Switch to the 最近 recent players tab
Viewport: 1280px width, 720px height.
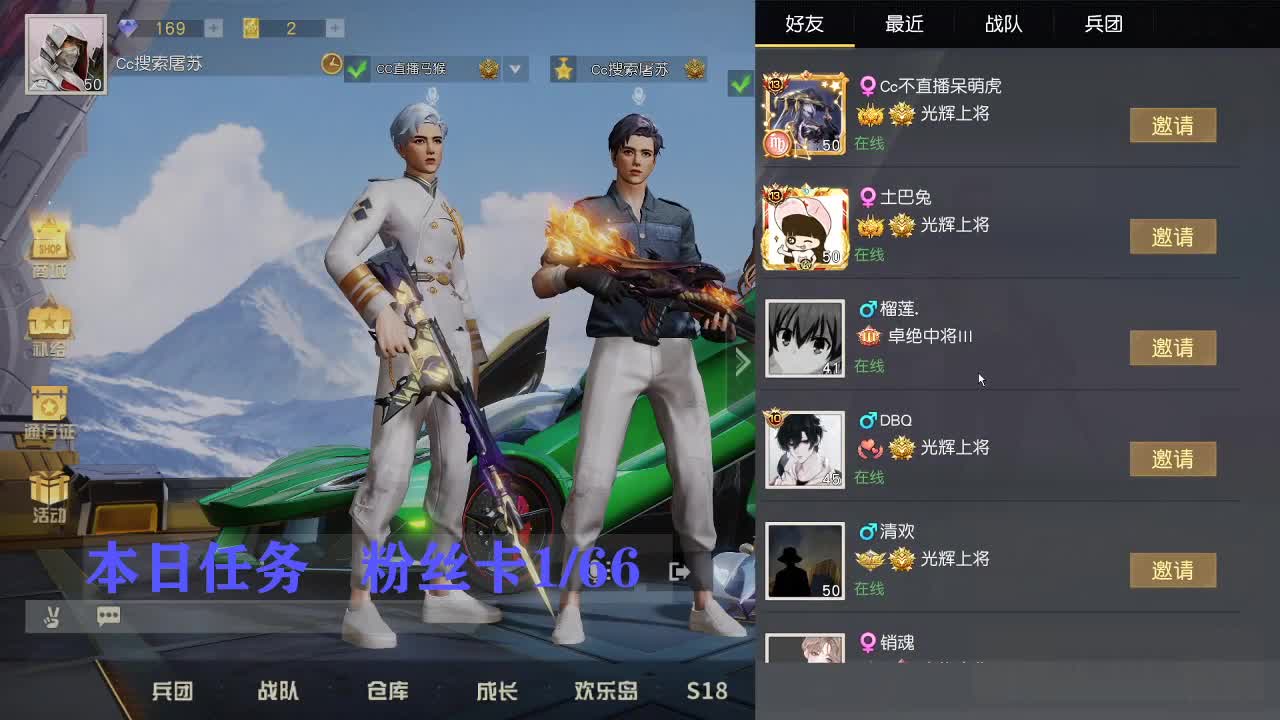pos(903,24)
